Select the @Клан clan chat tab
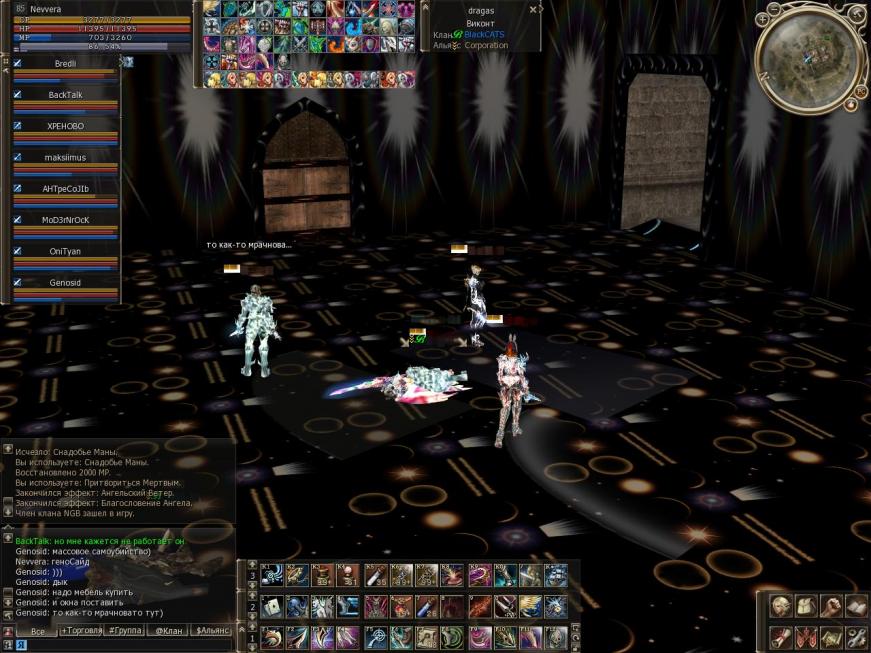 (168, 631)
